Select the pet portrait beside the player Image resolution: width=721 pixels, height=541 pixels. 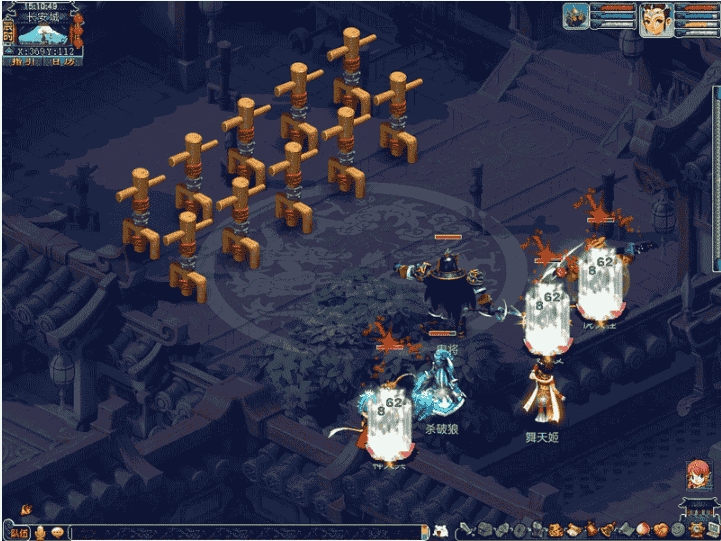click(575, 16)
